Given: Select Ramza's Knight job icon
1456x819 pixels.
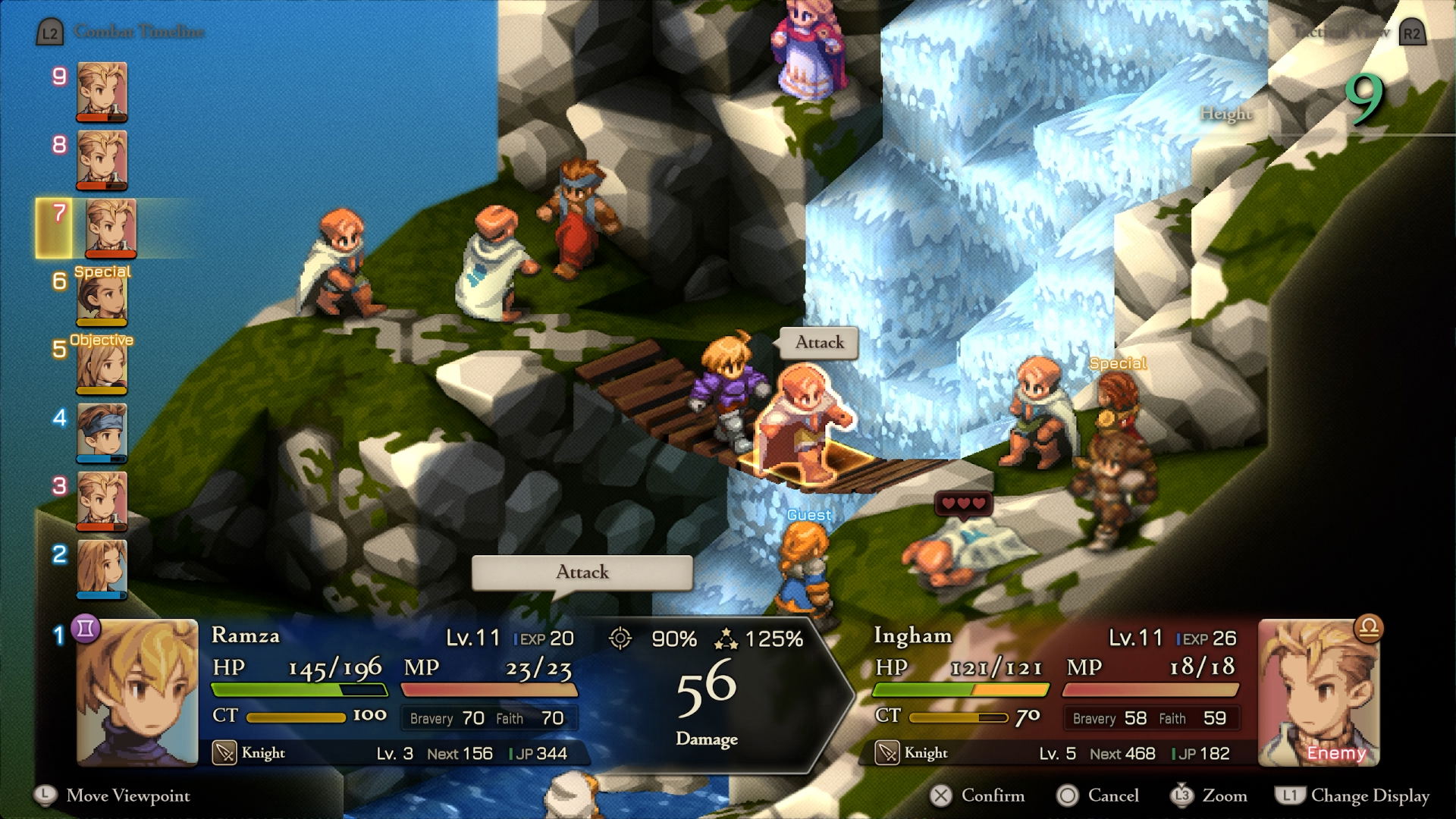Looking at the screenshot, I should coord(224,753).
